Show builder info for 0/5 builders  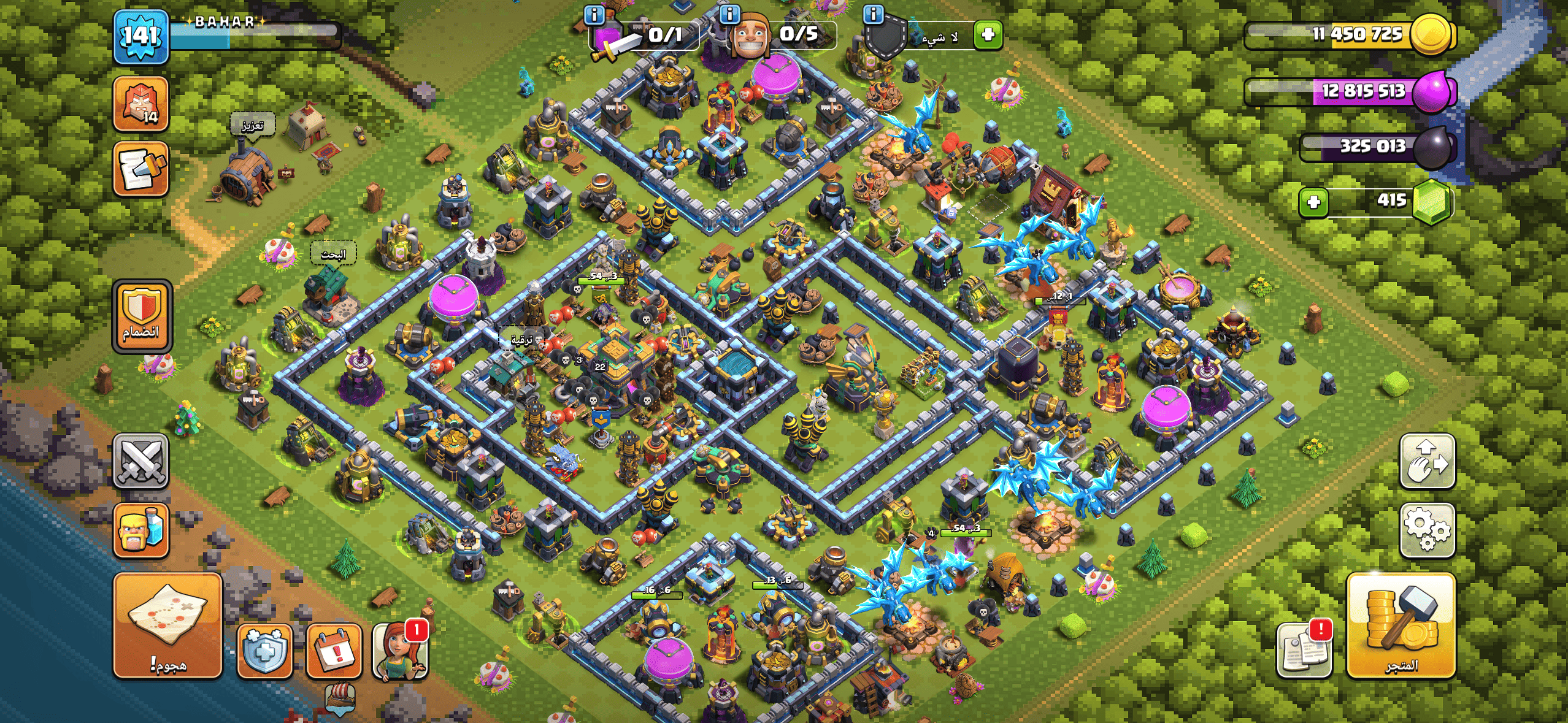pyautogui.click(x=729, y=14)
